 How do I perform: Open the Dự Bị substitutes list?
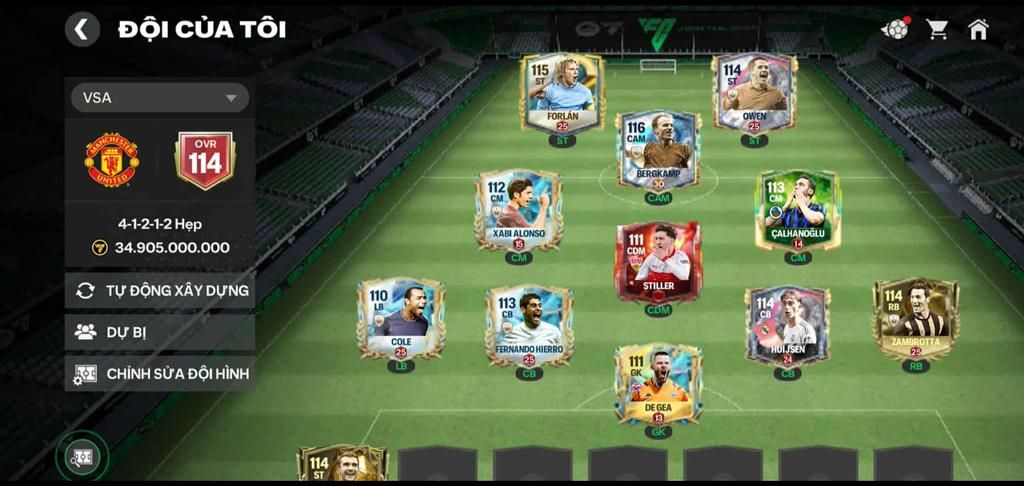coord(160,332)
